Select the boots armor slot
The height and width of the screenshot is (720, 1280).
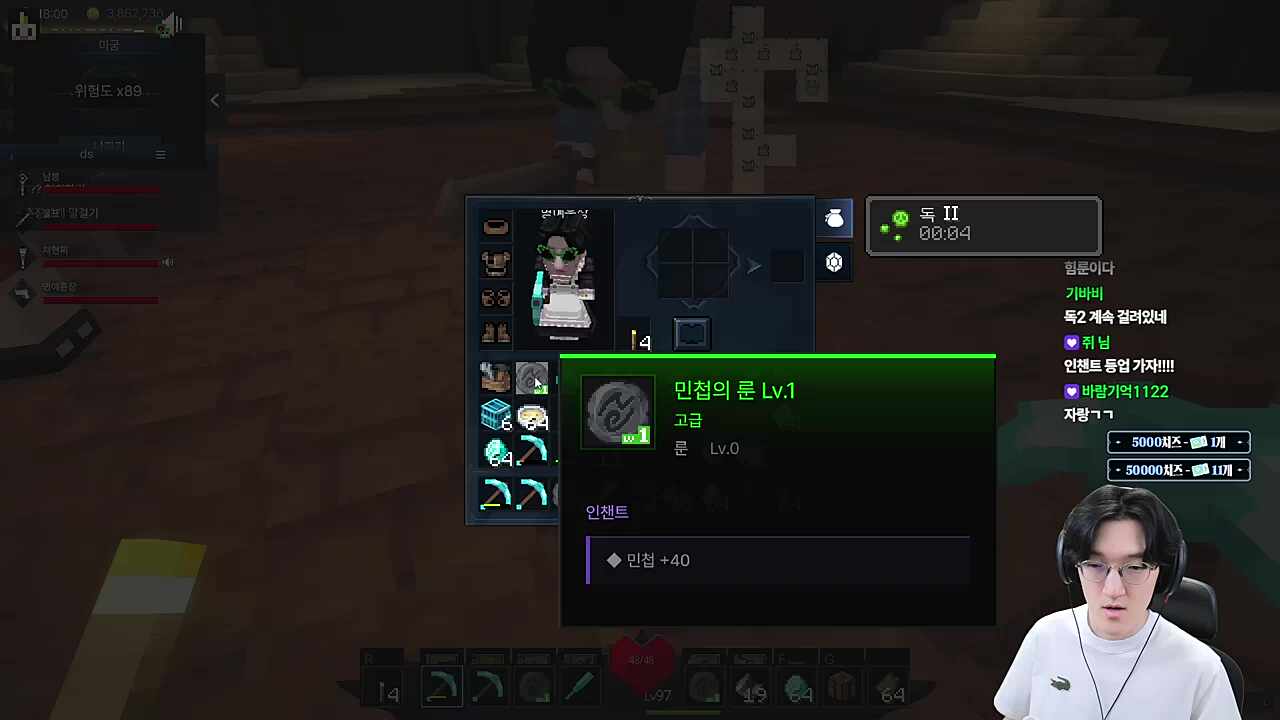(x=495, y=332)
